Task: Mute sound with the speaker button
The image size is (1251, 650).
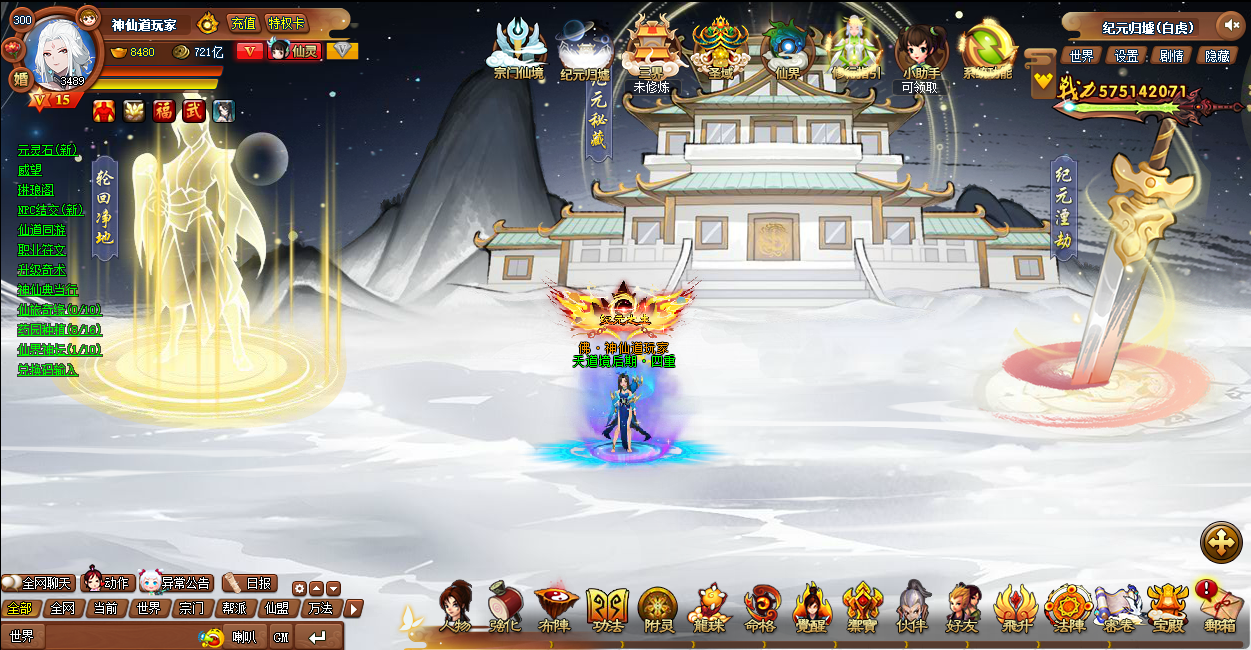Action: pyautogui.click(x=1229, y=25)
